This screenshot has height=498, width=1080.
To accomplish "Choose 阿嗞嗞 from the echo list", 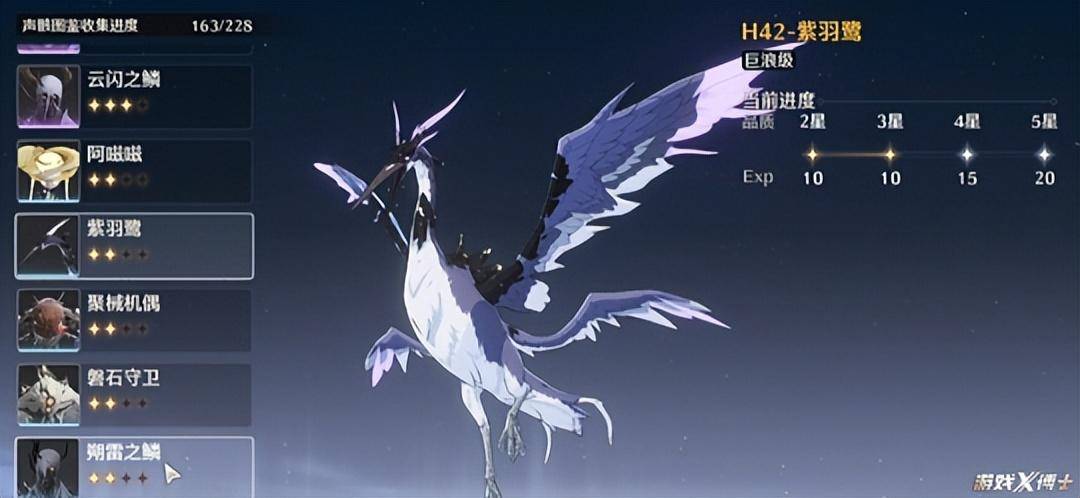I will coord(134,170).
